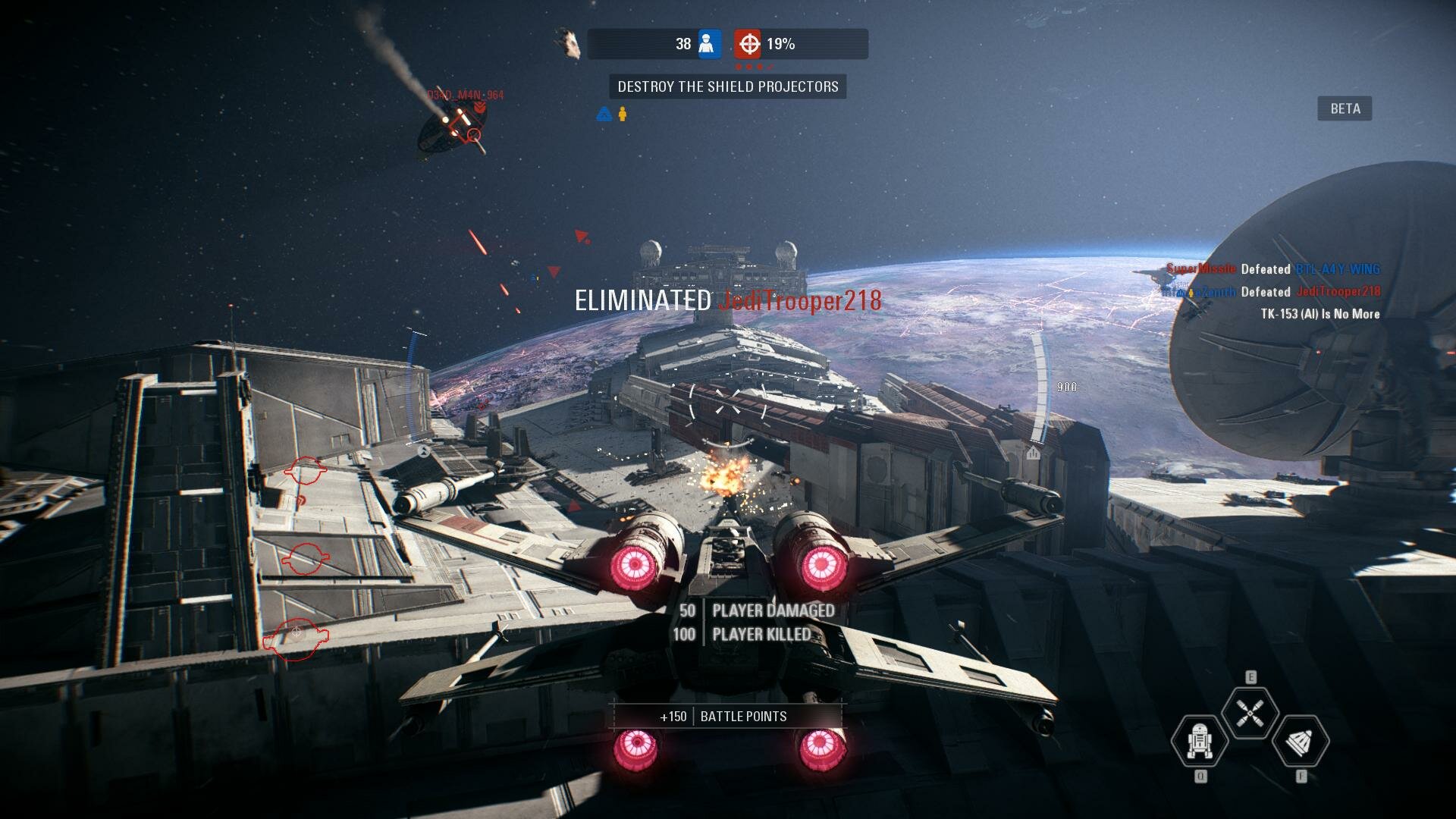1456x819 pixels.
Task: Click the blue triangle marker icon
Action: point(604,114)
